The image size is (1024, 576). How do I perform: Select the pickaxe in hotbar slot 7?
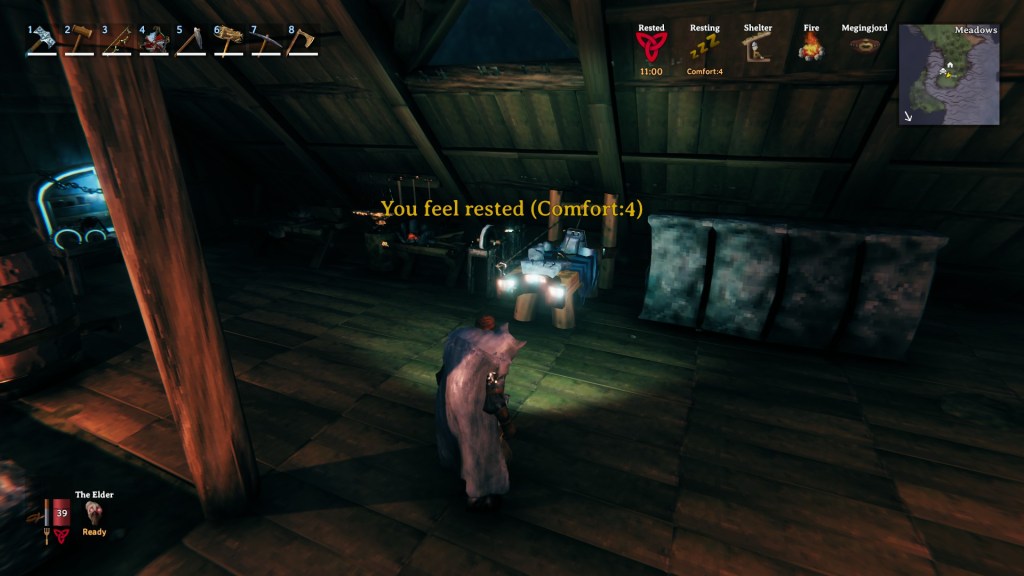266,40
